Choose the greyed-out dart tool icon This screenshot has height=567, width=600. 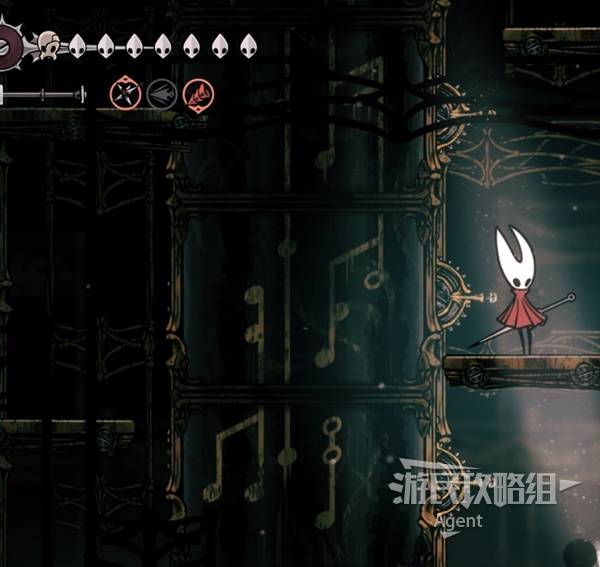(x=162, y=95)
